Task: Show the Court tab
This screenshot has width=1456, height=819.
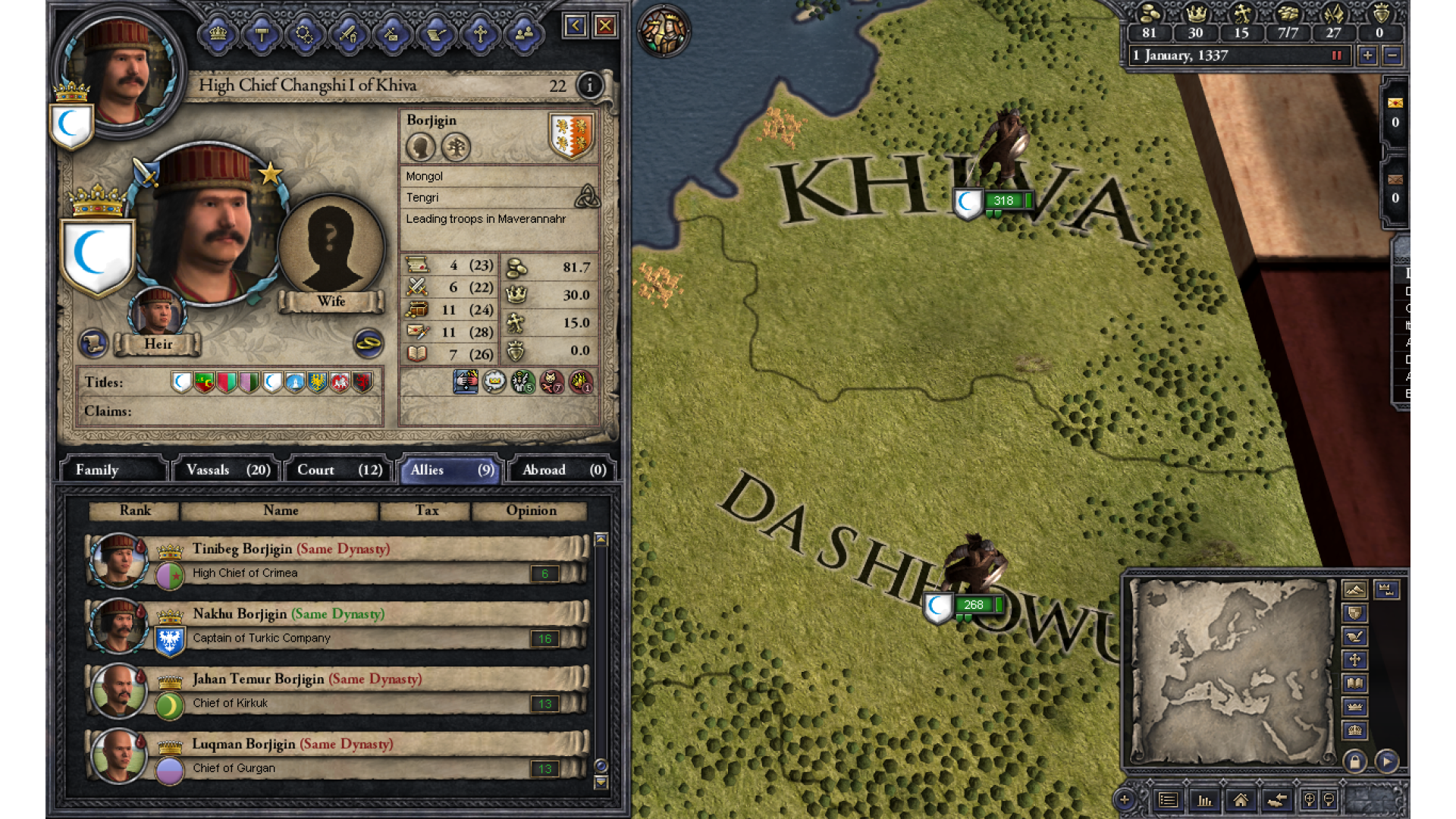Action: coord(339,470)
